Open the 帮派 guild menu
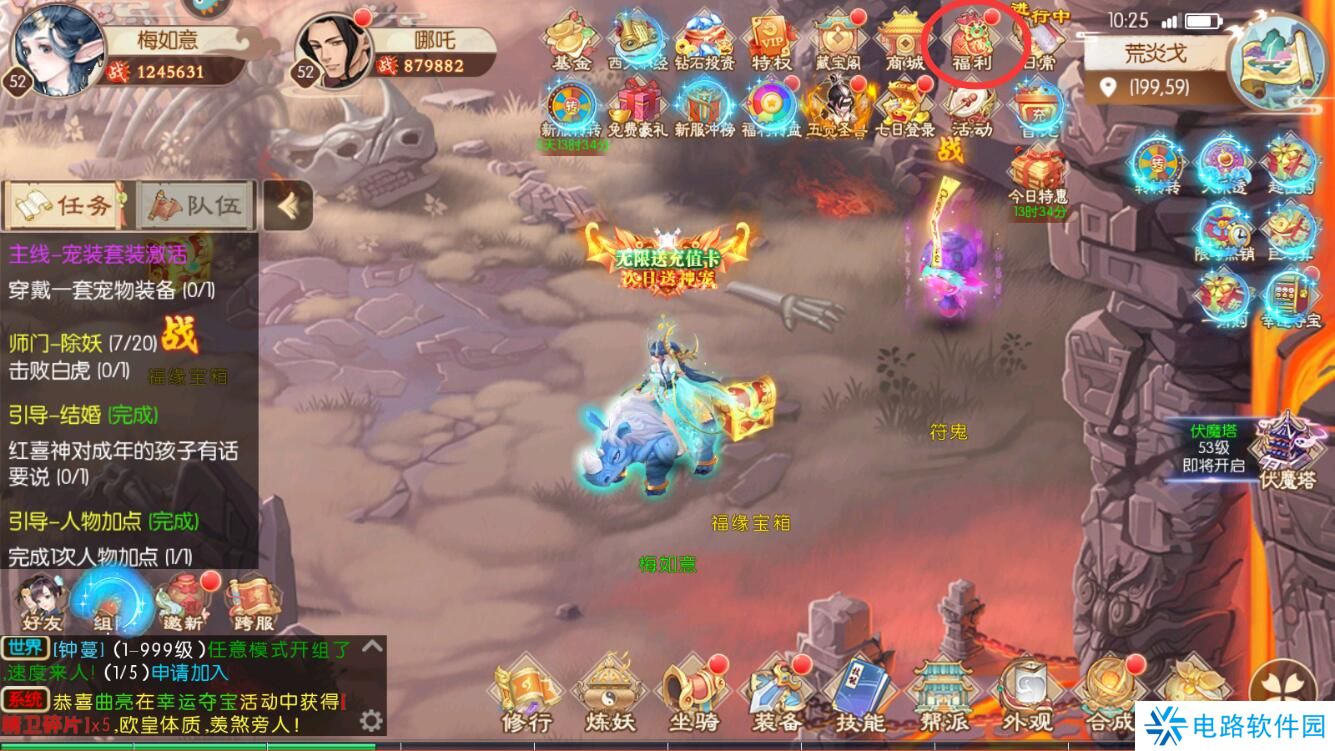The image size is (1335, 751). 942,695
